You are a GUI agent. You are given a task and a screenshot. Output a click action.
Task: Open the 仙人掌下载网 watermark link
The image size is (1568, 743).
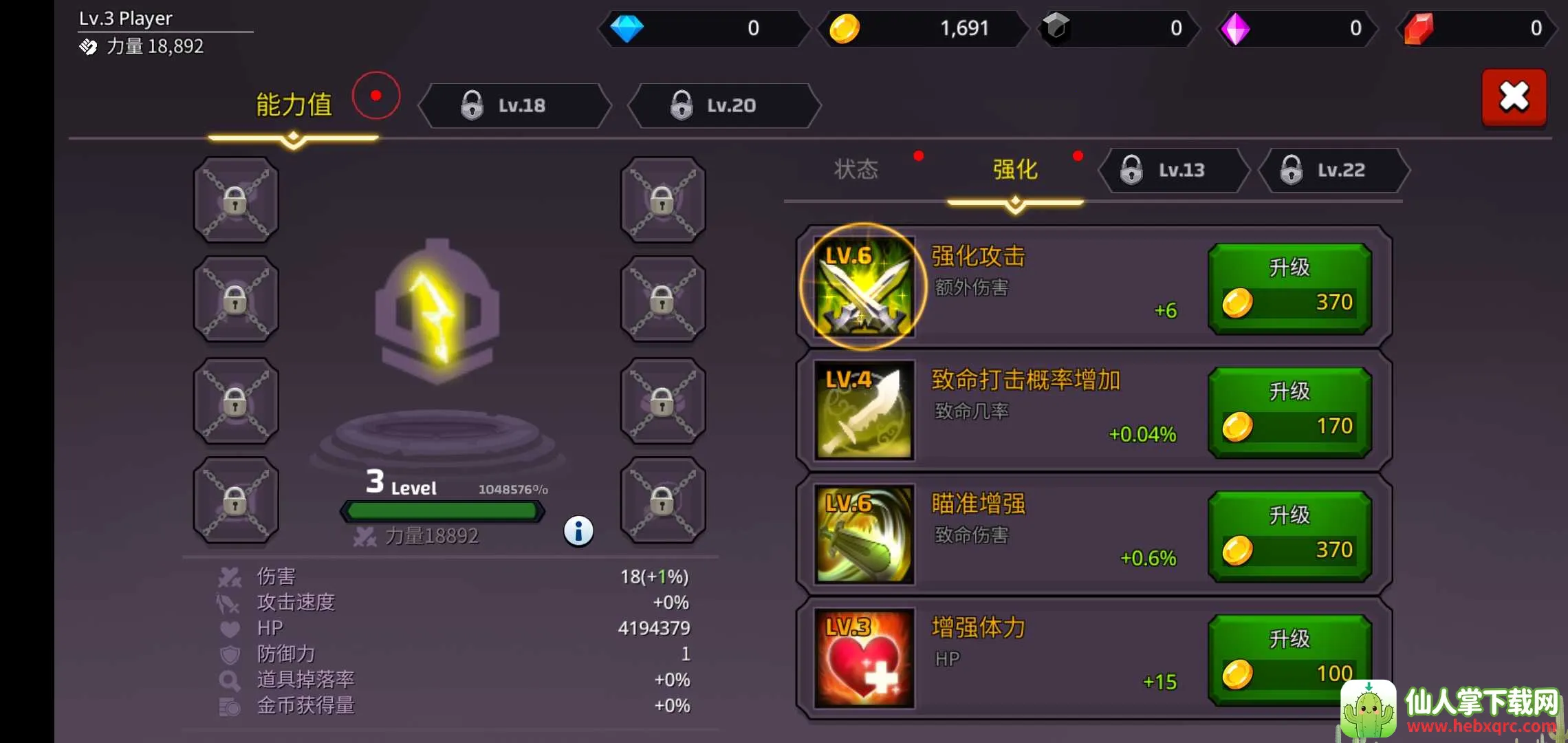pyautogui.click(x=1451, y=710)
